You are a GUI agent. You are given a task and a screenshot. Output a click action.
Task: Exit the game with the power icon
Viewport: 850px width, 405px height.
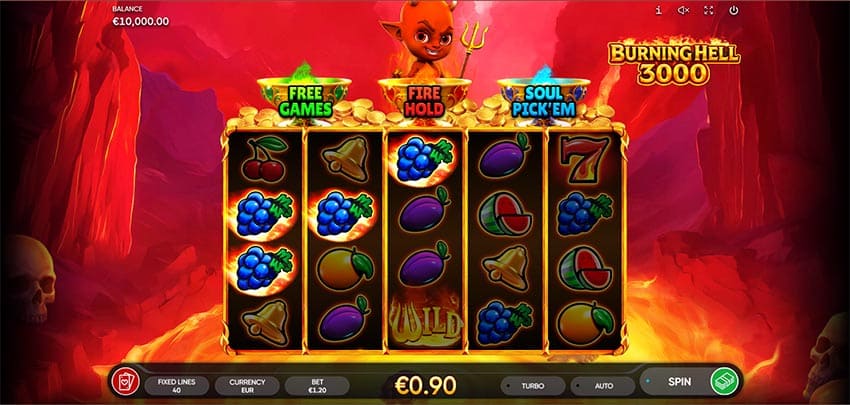(x=734, y=10)
